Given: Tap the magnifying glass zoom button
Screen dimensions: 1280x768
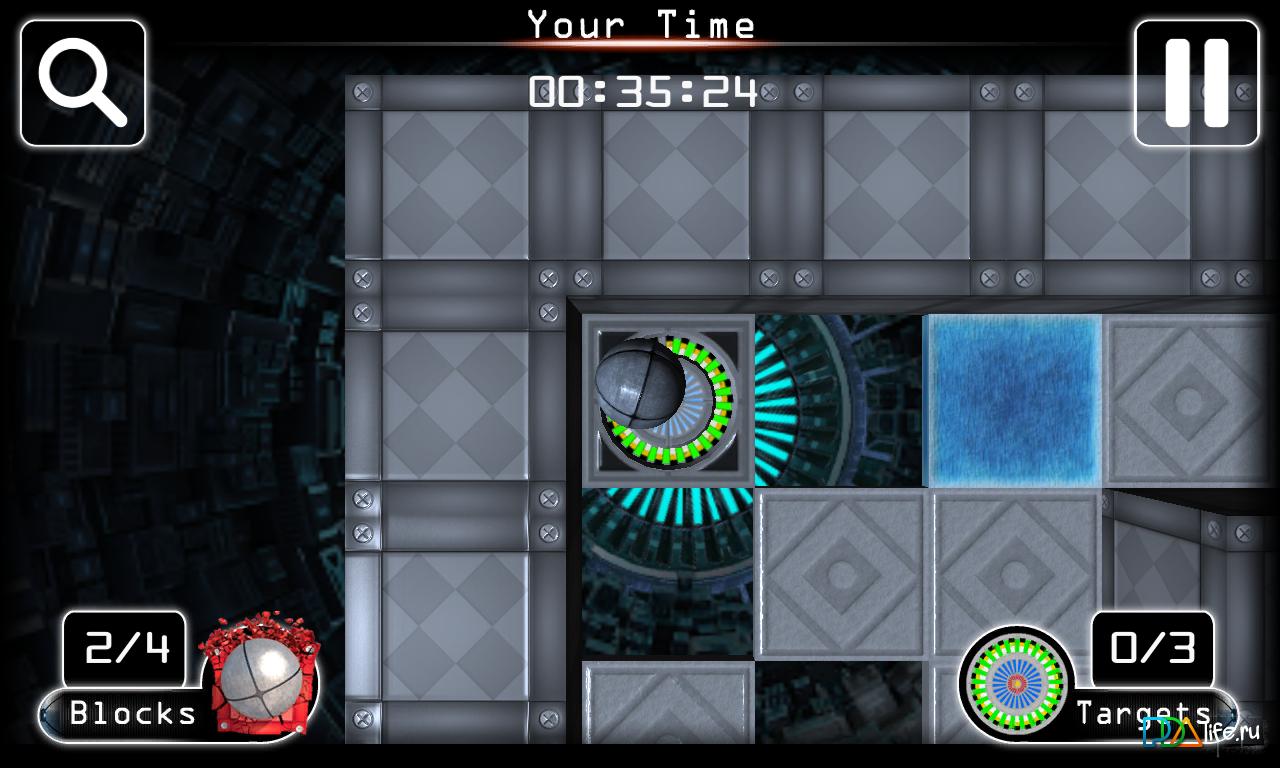Looking at the screenshot, I should click(x=83, y=83).
